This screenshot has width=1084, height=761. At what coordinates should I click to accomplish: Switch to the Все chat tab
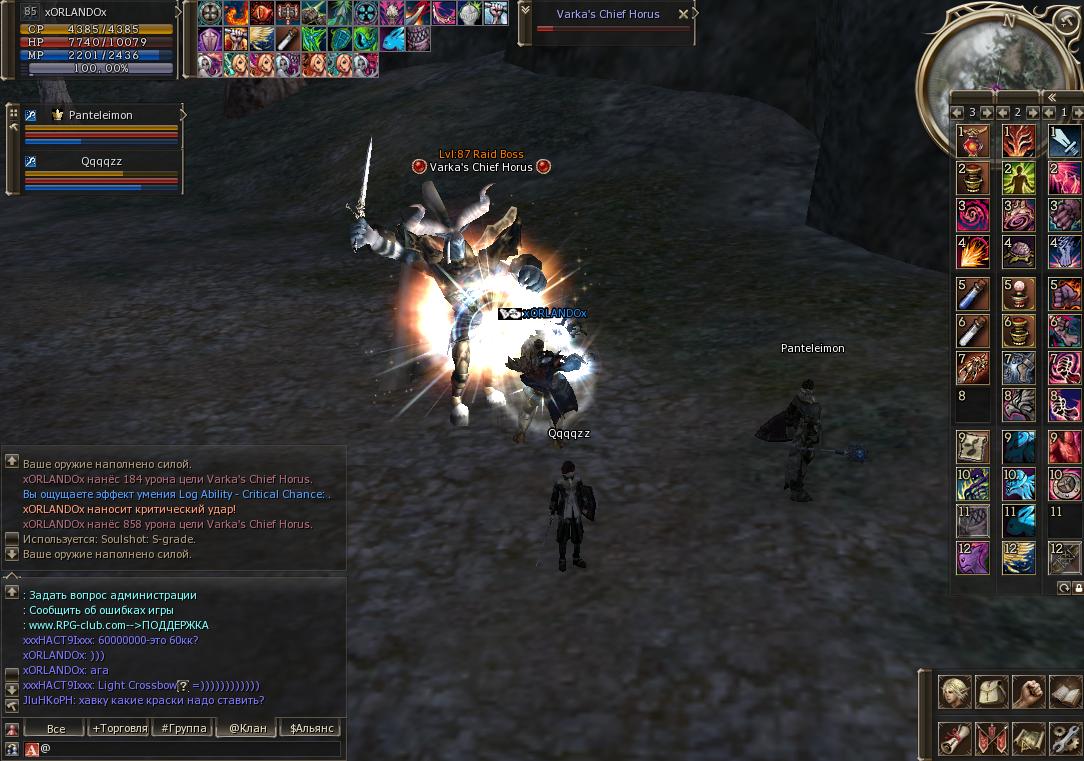[56, 728]
